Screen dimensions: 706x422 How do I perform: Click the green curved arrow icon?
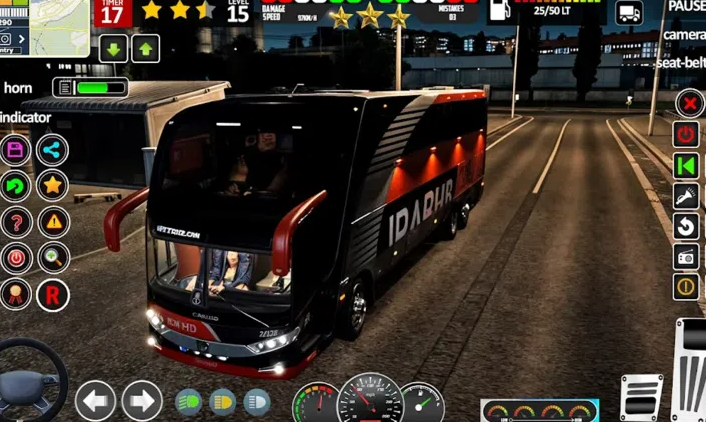(x=16, y=185)
